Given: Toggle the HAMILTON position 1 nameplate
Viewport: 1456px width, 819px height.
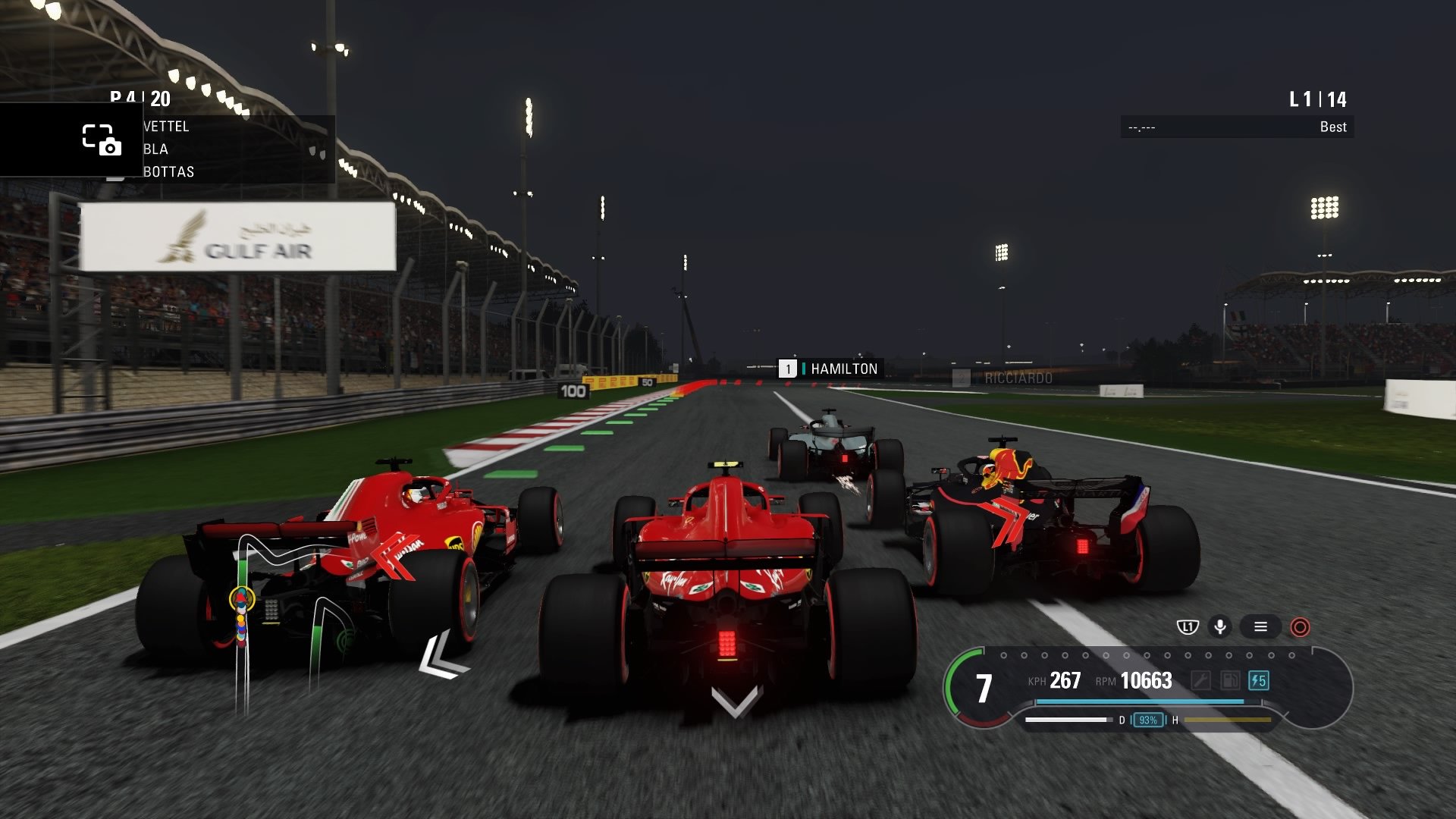Looking at the screenshot, I should pos(832,369).
